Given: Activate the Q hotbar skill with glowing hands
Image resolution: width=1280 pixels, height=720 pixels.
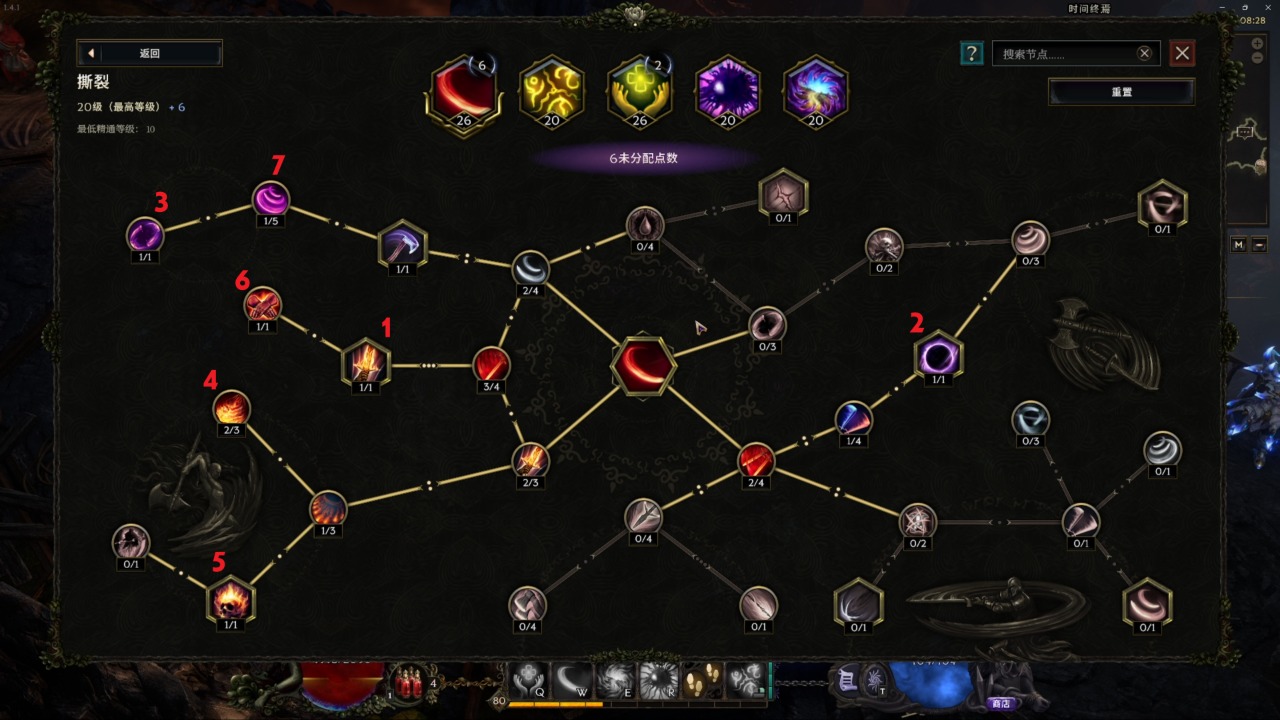Looking at the screenshot, I should (527, 681).
